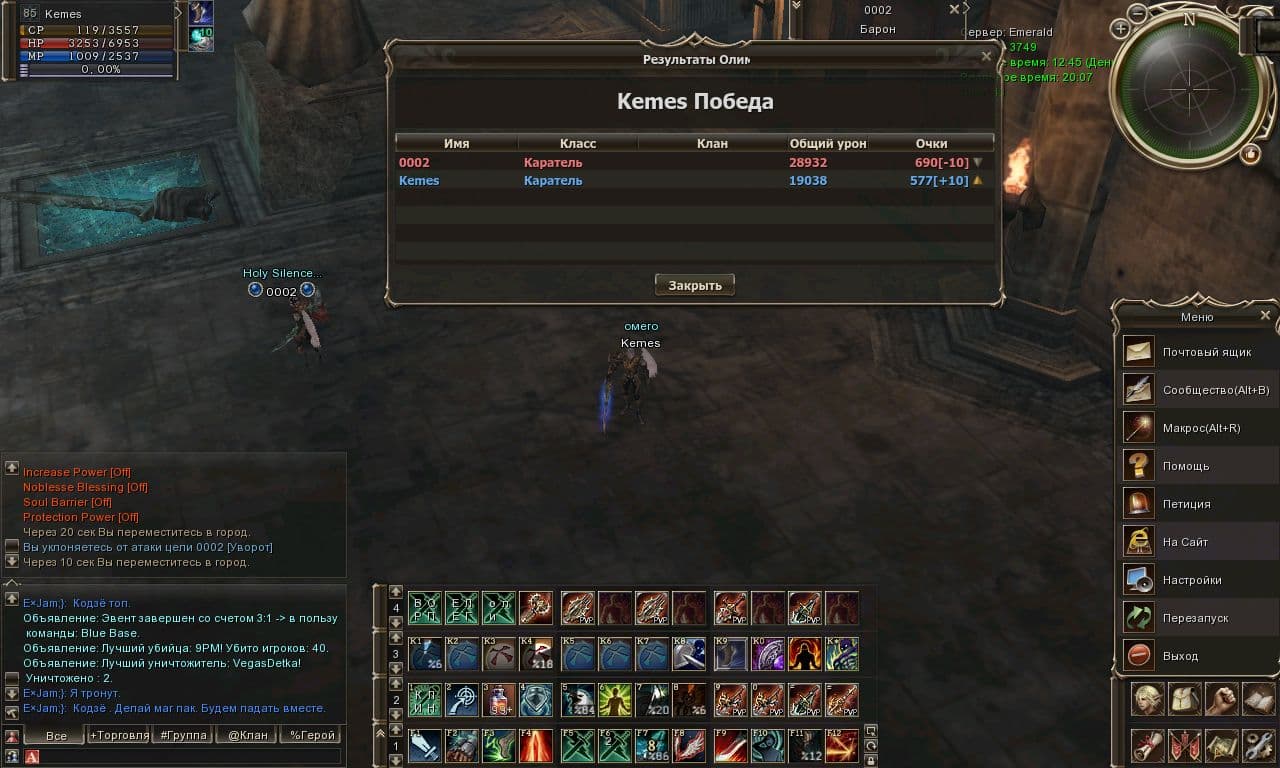The image size is (1280, 768).
Task: Close the Меню panel
Action: tap(1265, 315)
